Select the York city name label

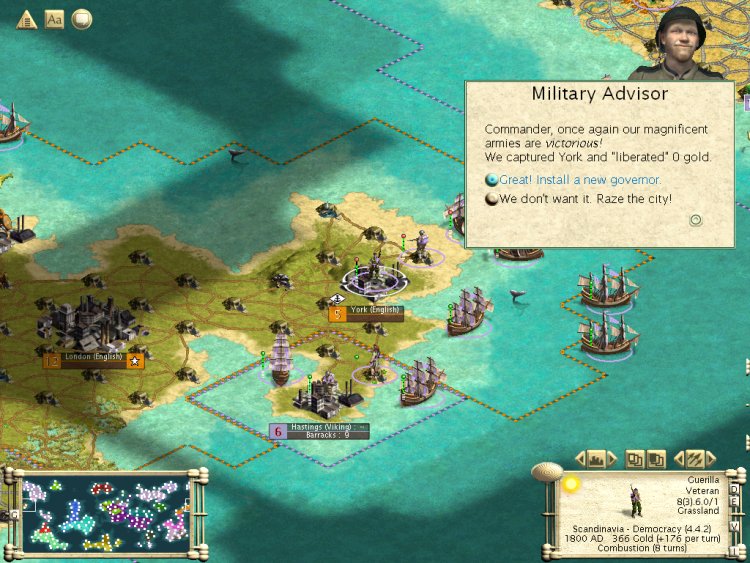click(375, 311)
